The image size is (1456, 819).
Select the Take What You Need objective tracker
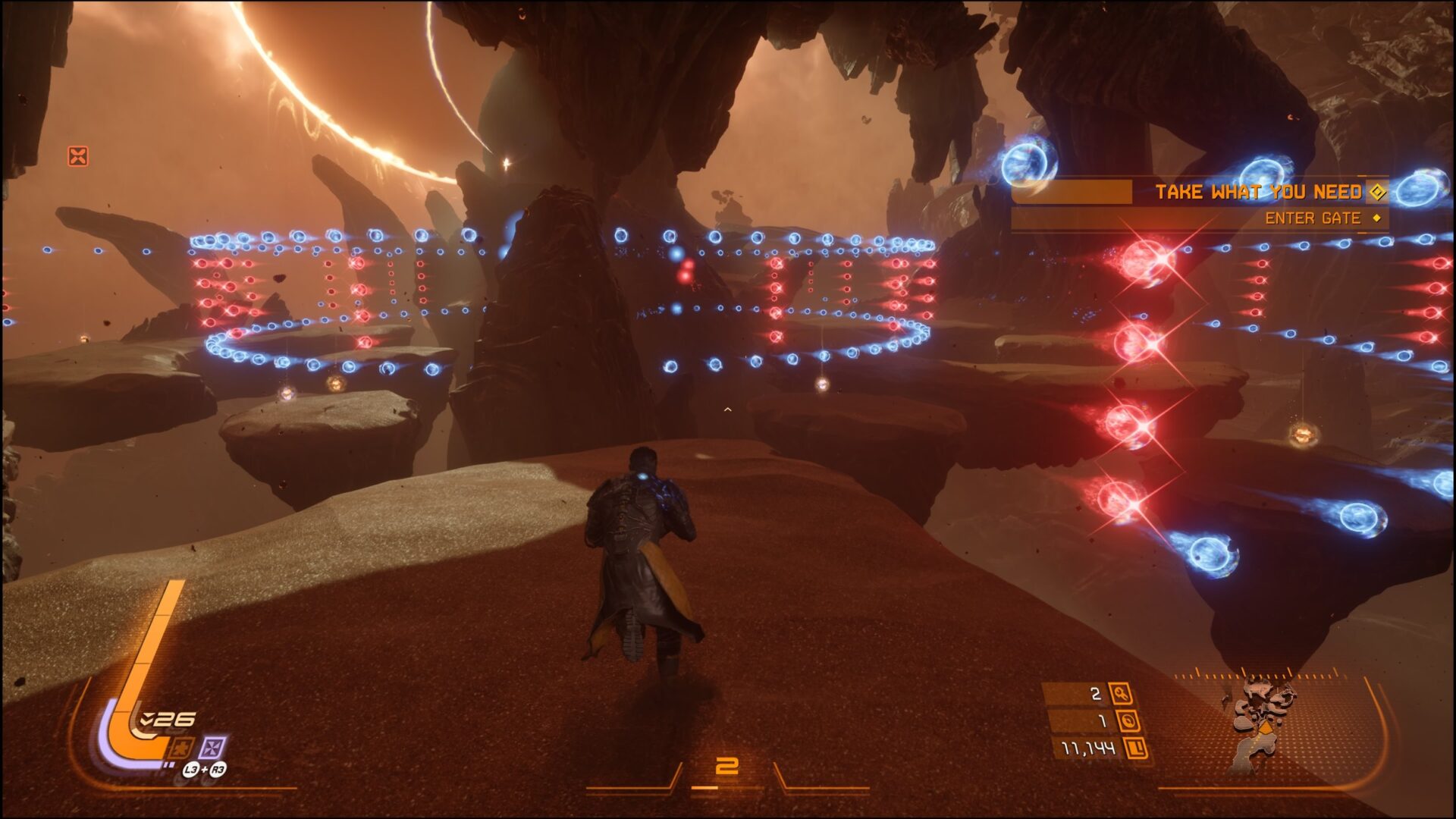(1259, 192)
